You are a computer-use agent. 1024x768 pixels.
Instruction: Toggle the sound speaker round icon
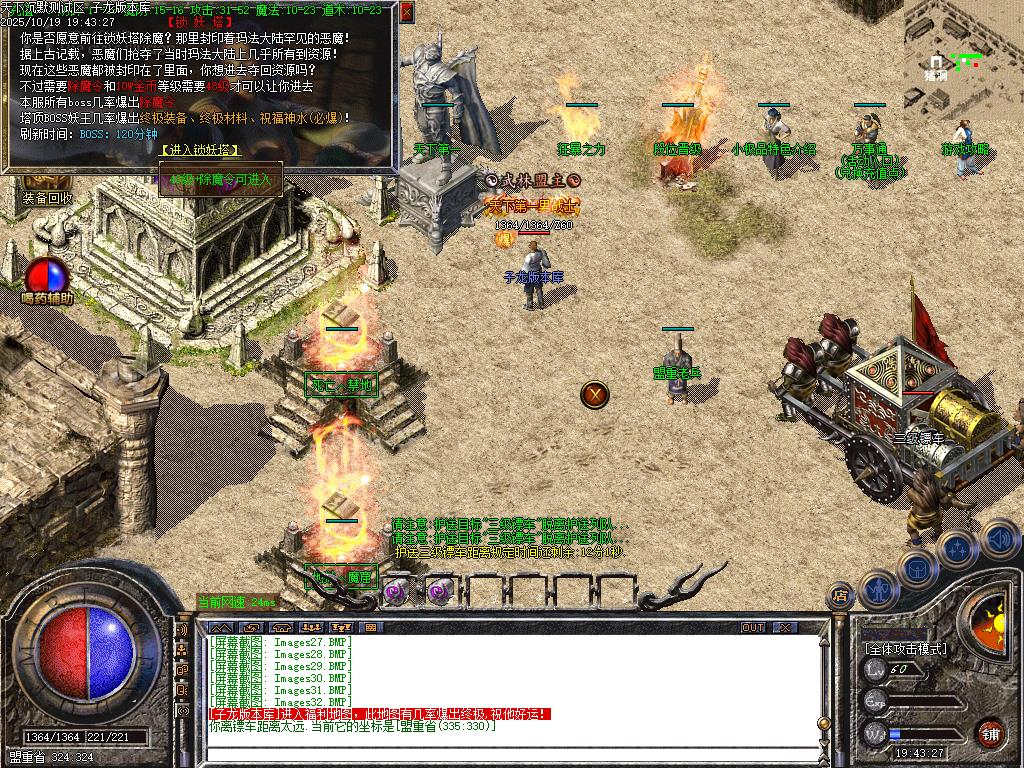point(999,537)
